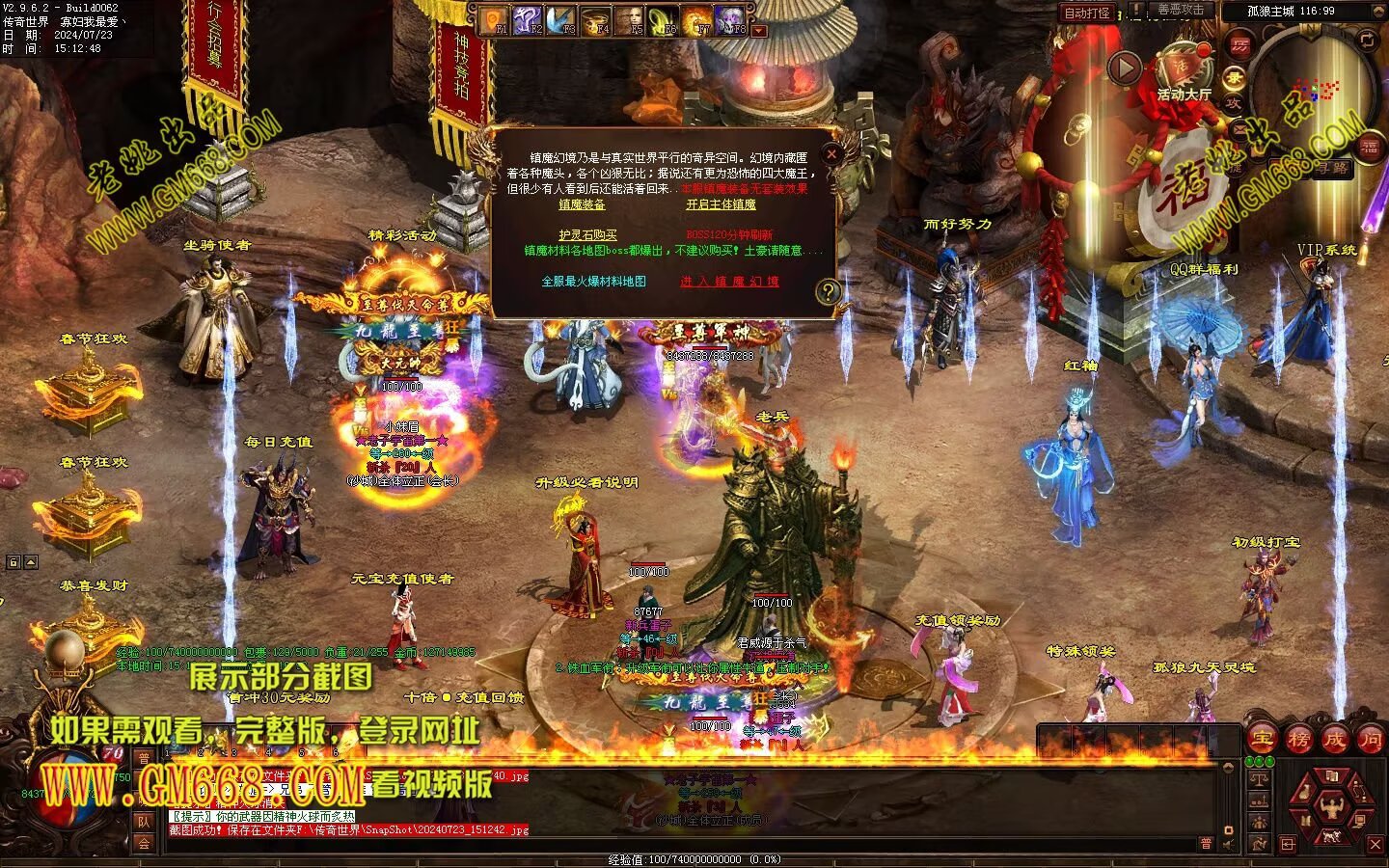Close the 镇魔幻境 dialog window

[x=831, y=153]
